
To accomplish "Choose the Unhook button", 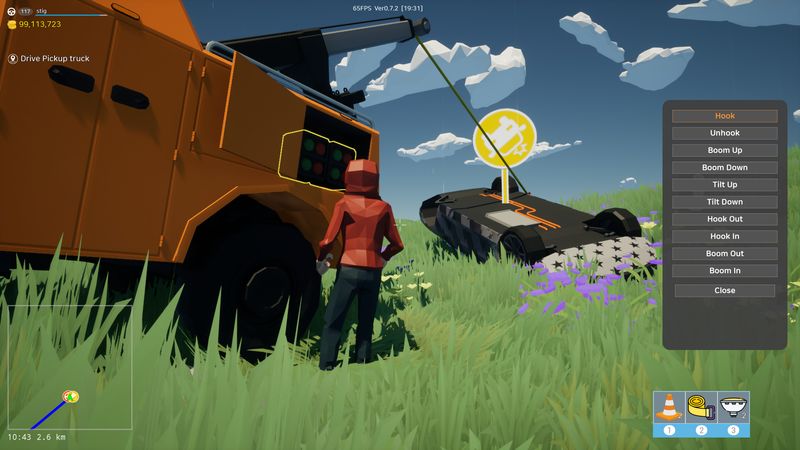I will click(x=724, y=133).
